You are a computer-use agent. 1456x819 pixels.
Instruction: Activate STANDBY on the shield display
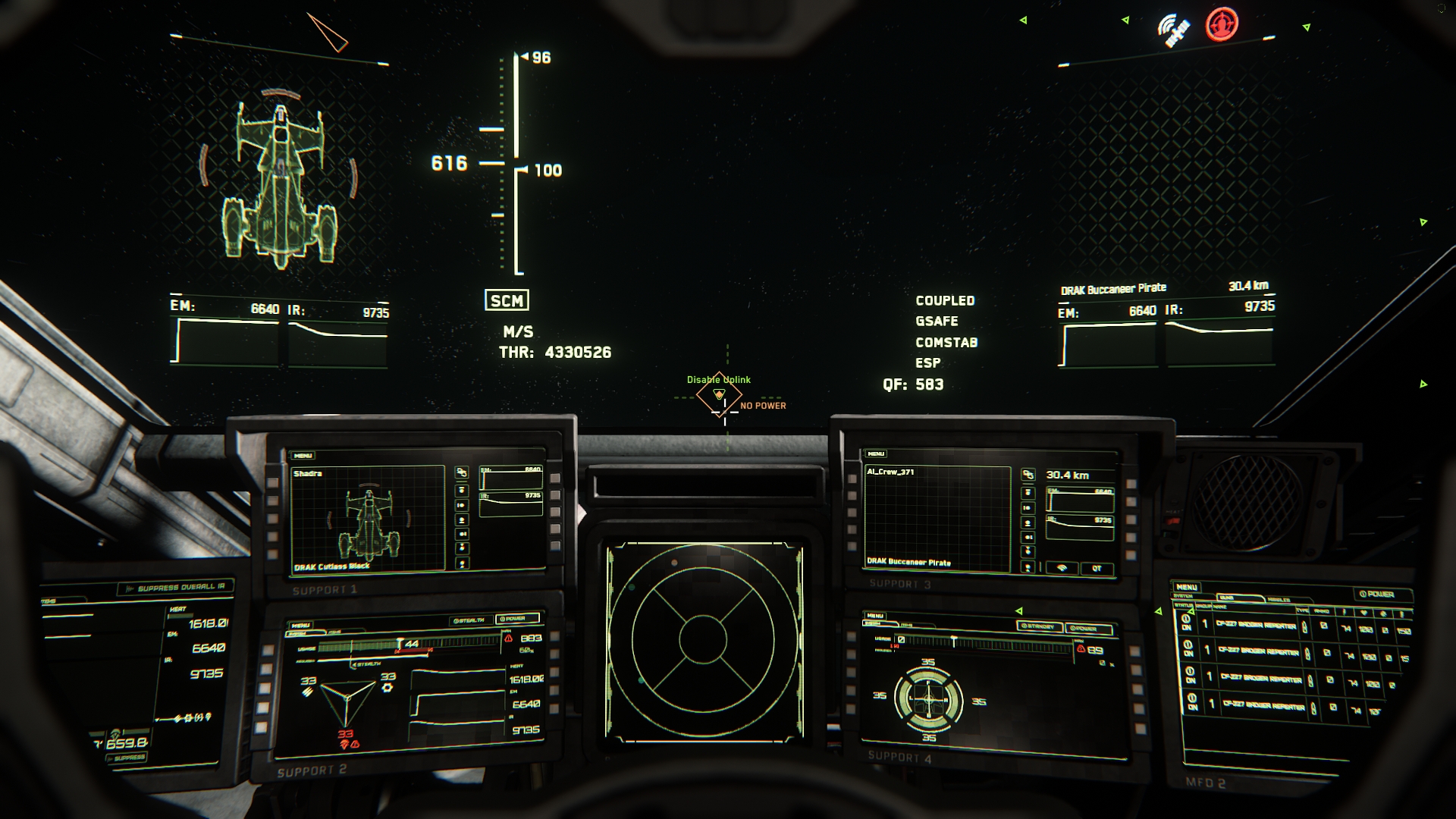tap(1038, 626)
